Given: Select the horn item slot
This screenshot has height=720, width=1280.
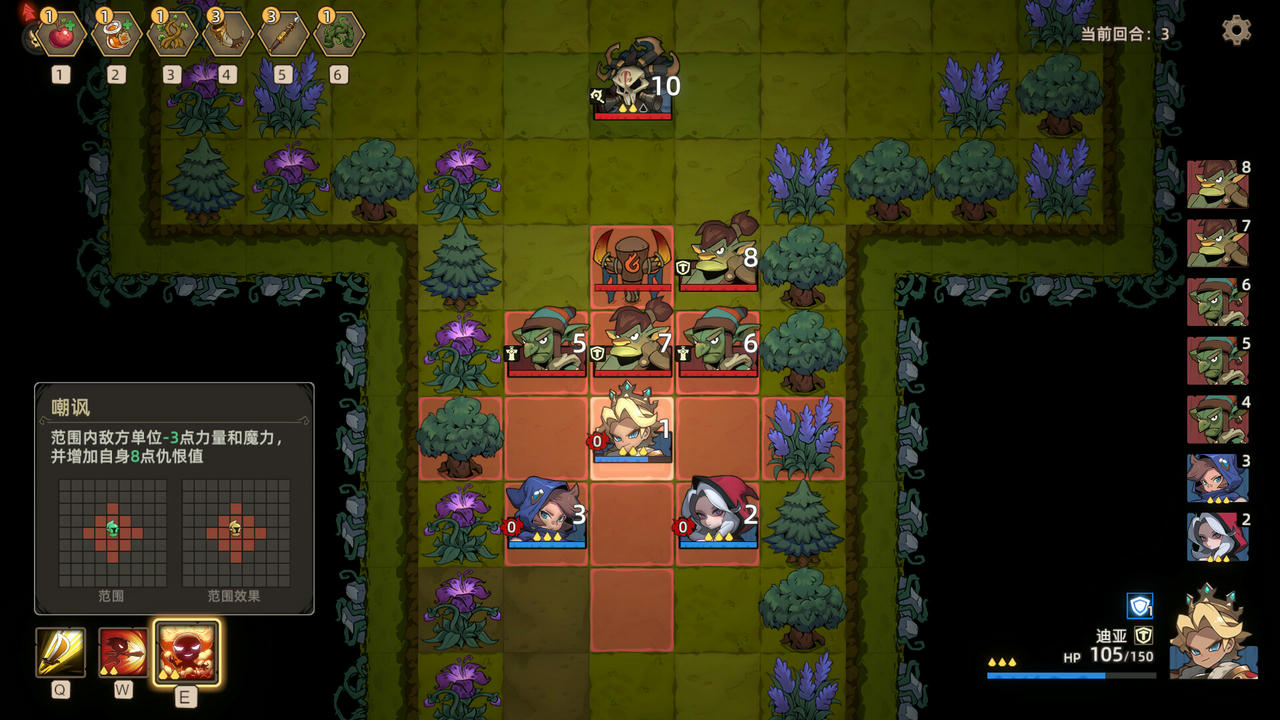Looking at the screenshot, I should [228, 35].
